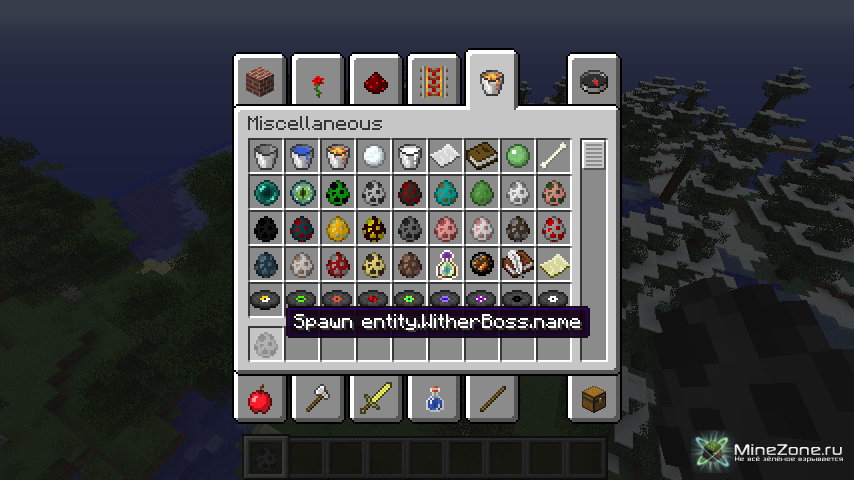Image resolution: width=854 pixels, height=480 pixels.
Task: Select the Bottle o' Enchanting
Action: tap(445, 264)
